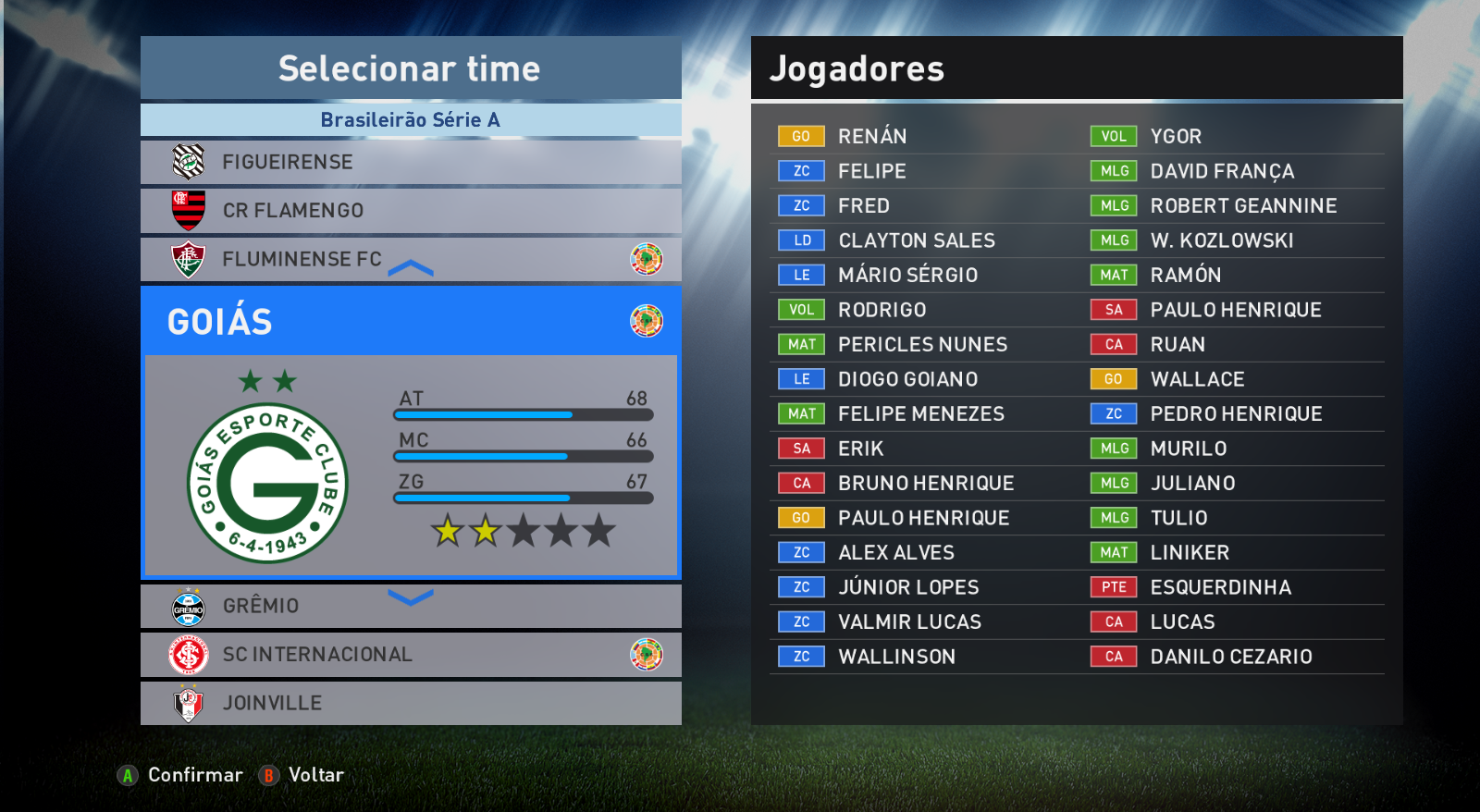The height and width of the screenshot is (812, 1480).
Task: Pick Joinville at the list bottom
Action: [x=410, y=703]
